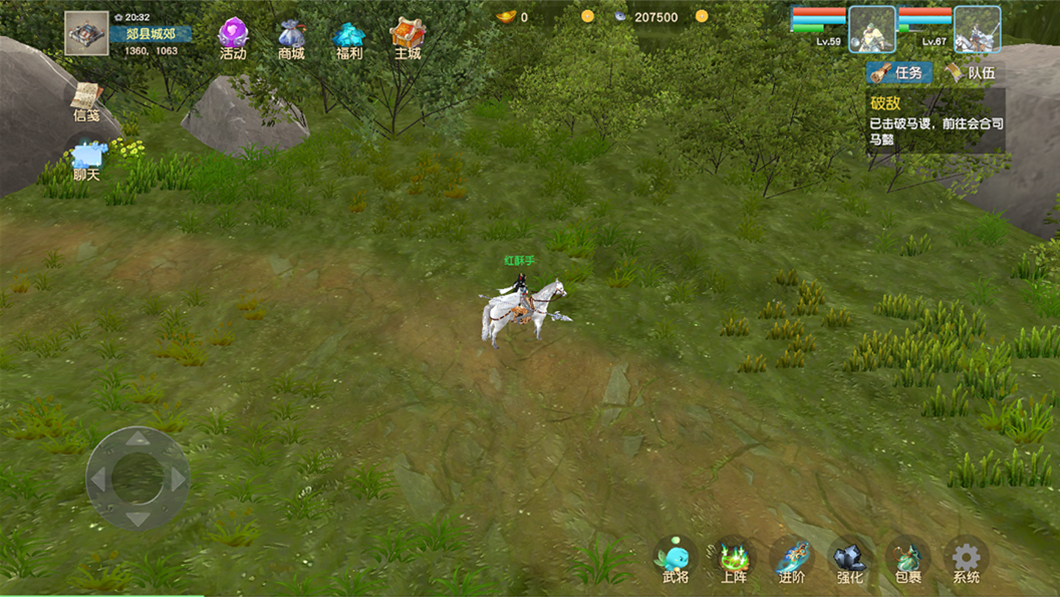
Task: Open the 强化 enhancement menu
Action: point(850,560)
